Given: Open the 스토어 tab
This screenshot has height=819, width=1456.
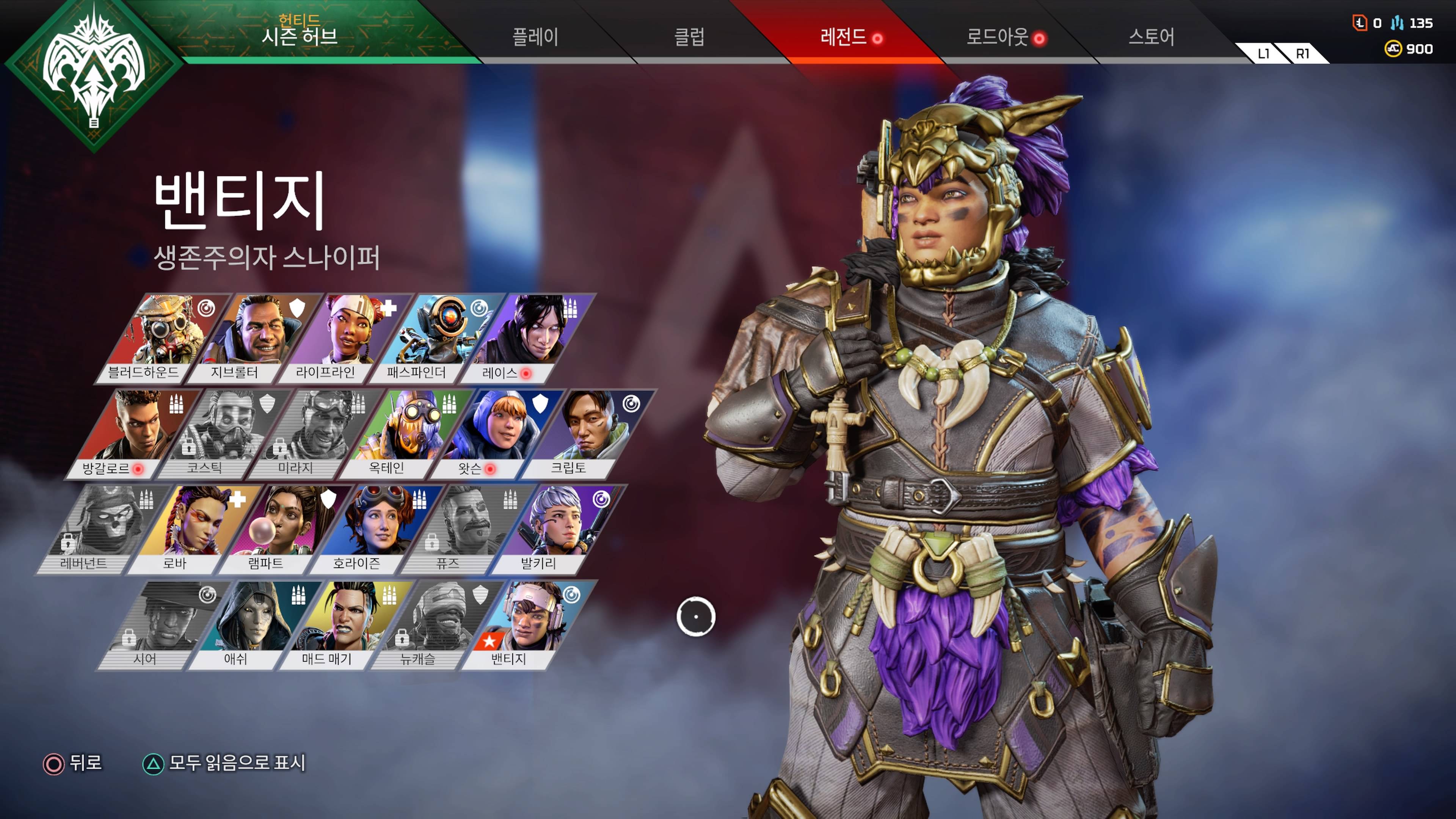Looking at the screenshot, I should (x=1151, y=37).
